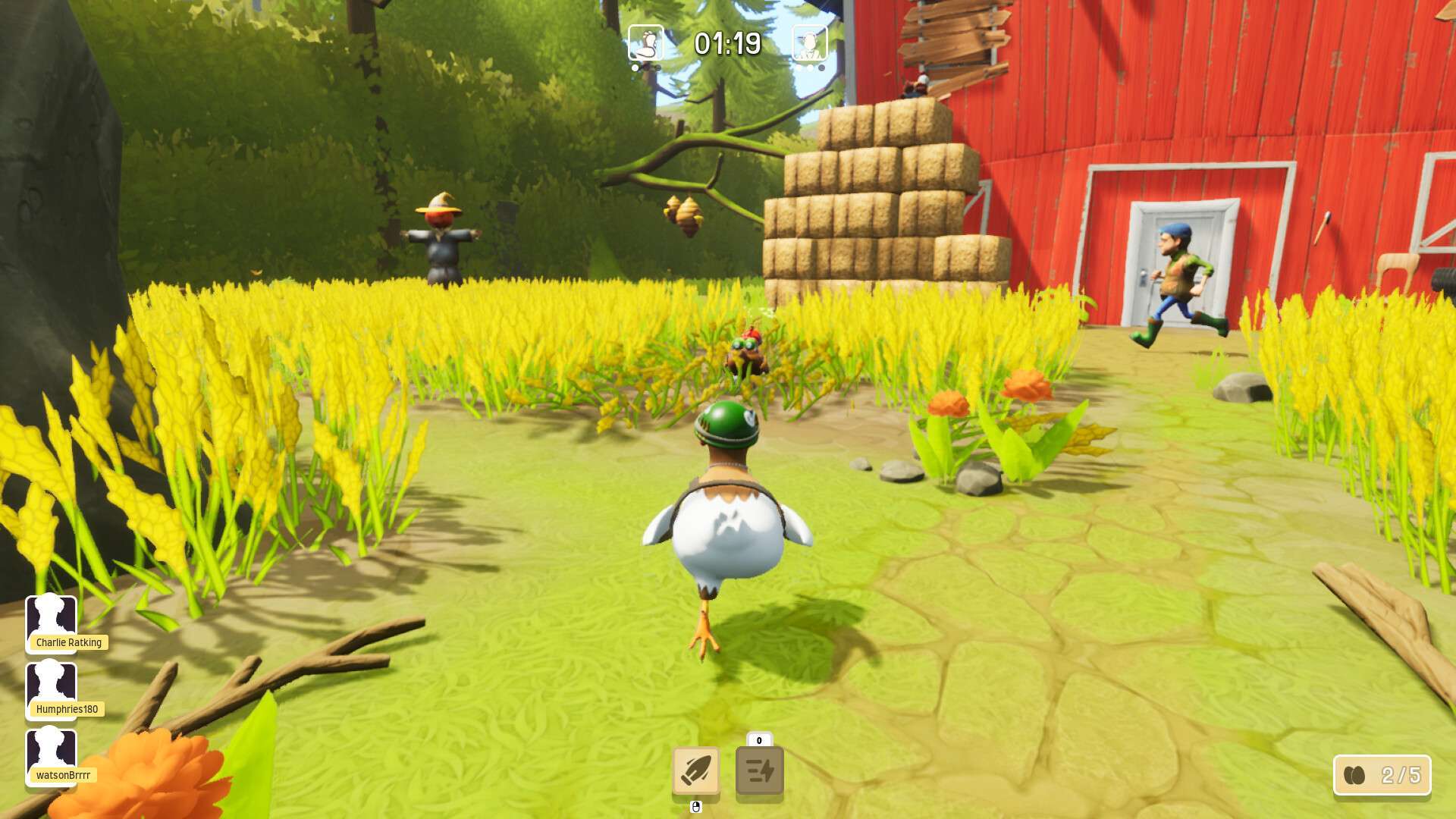The height and width of the screenshot is (819, 1456).
Task: Click the chicken team icon beside the timer
Action: (x=646, y=43)
